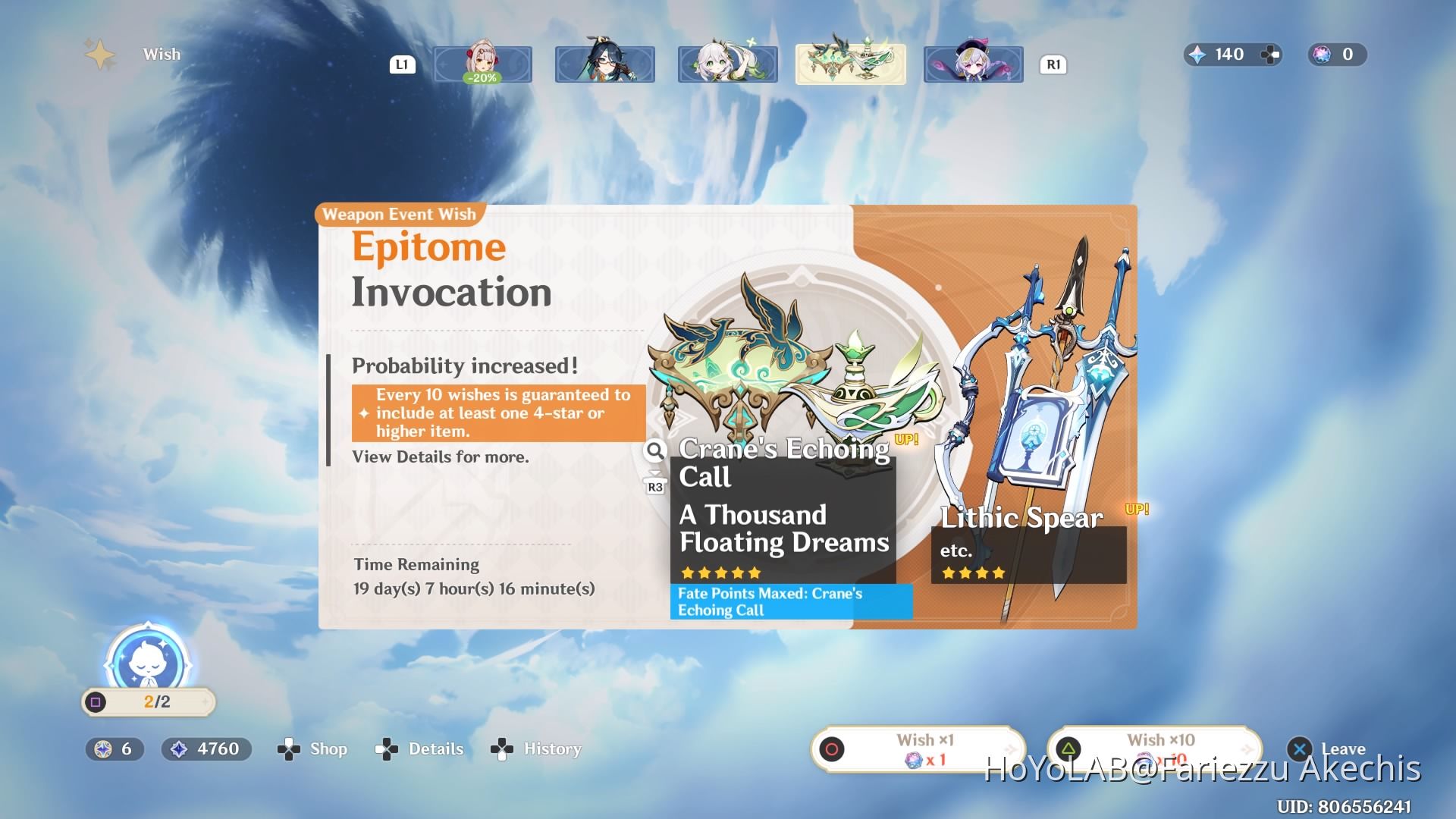The width and height of the screenshot is (1456, 819).
Task: Switch to the rightmost banner thumbnail
Action: click(973, 64)
